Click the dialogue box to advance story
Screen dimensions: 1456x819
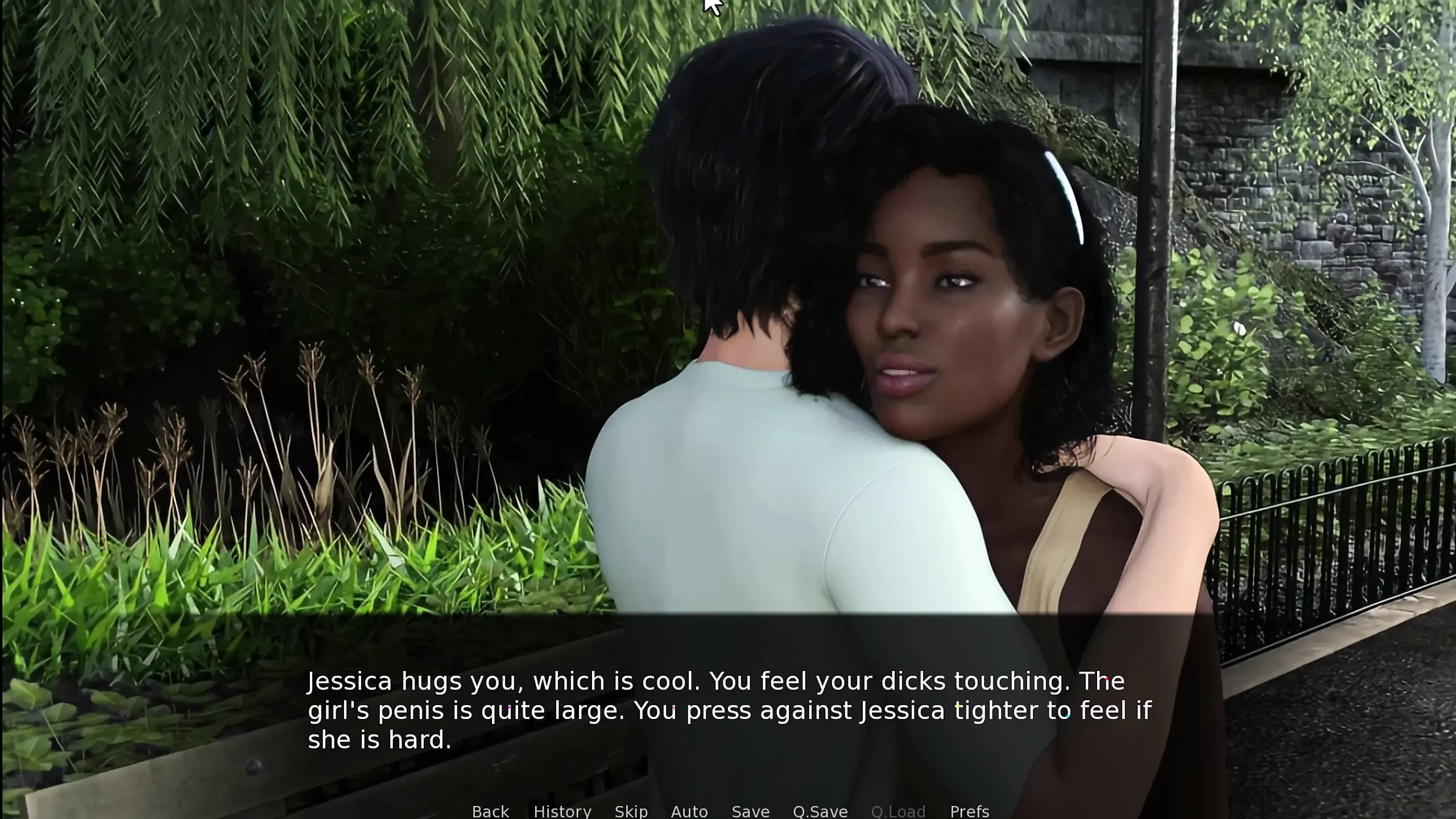click(x=728, y=711)
